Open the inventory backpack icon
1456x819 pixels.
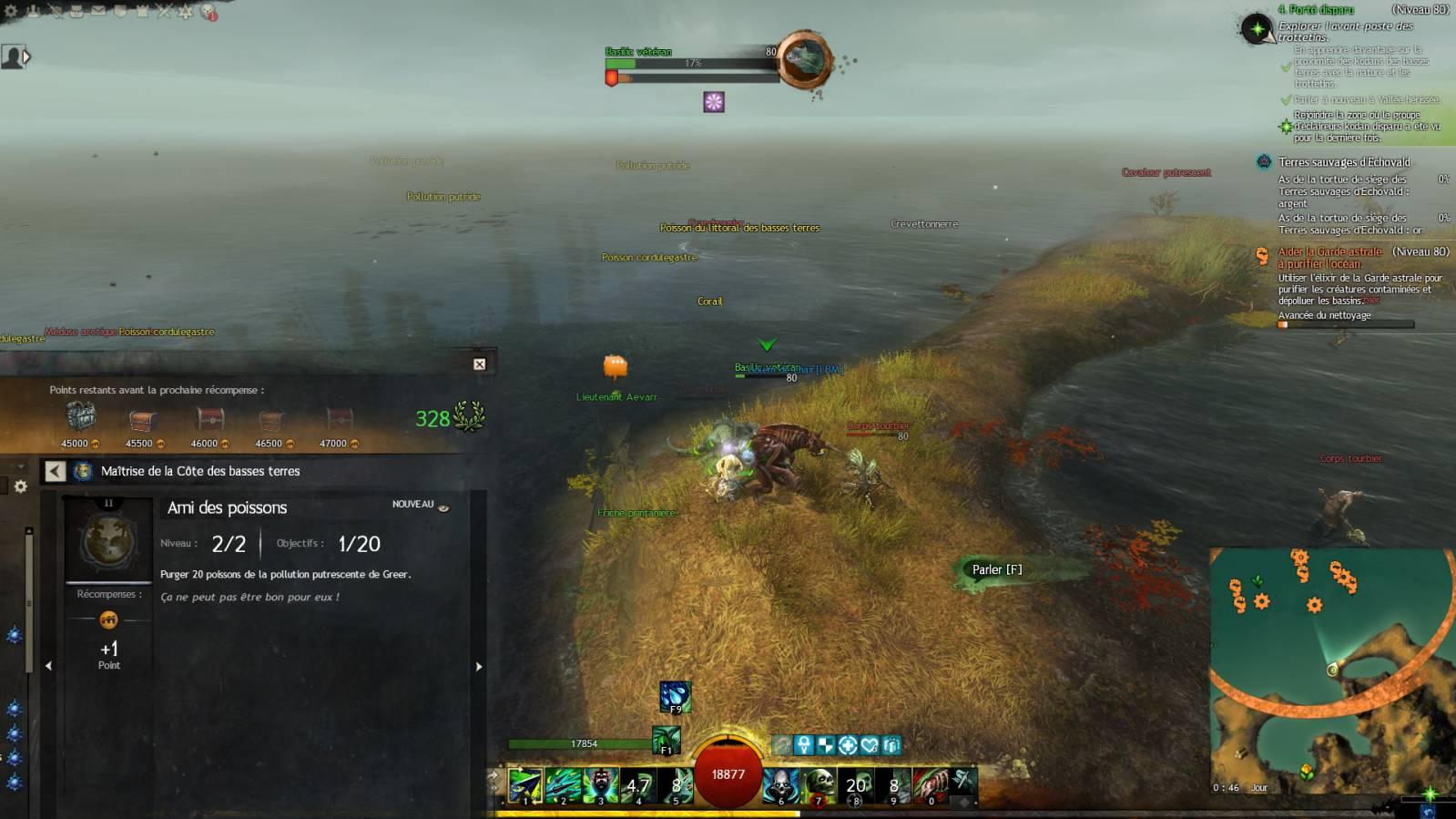pyautogui.click(x=76, y=11)
